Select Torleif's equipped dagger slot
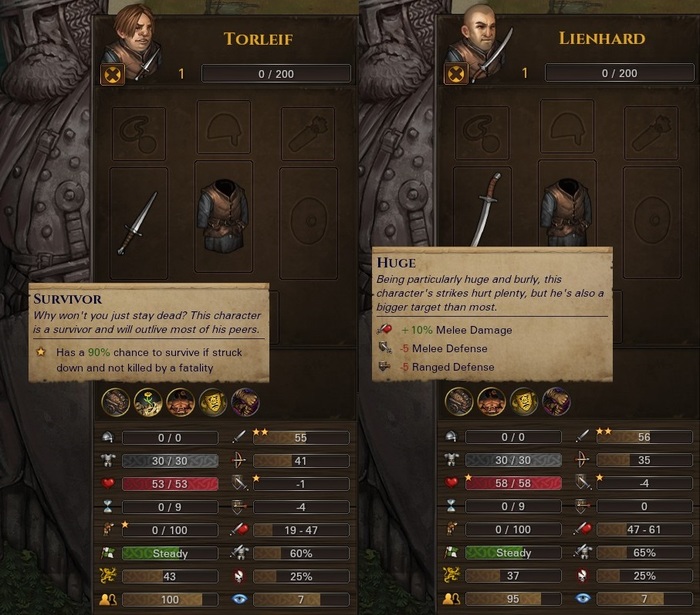700x615 pixels. [138, 222]
